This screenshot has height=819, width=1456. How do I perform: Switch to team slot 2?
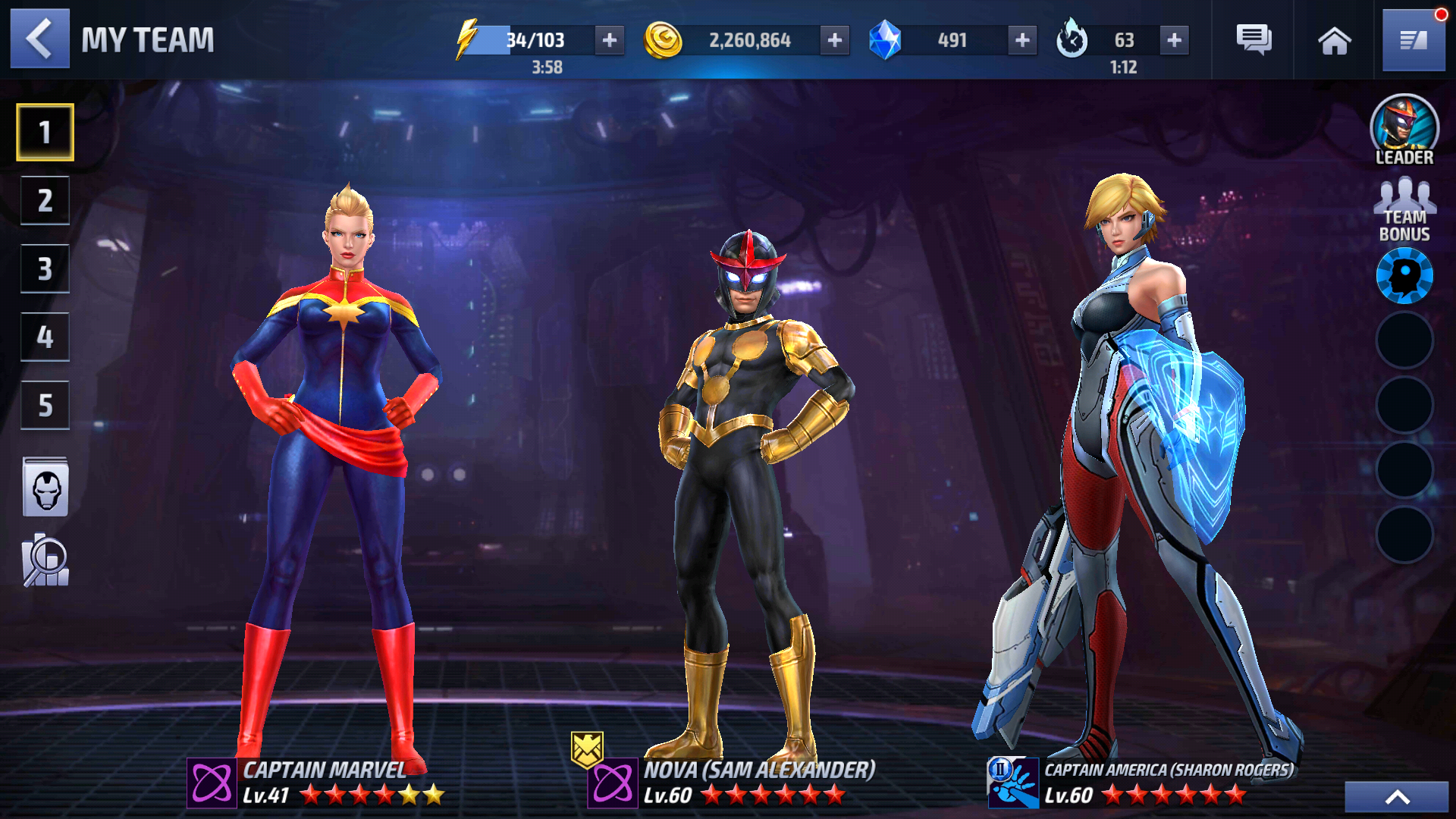click(45, 200)
